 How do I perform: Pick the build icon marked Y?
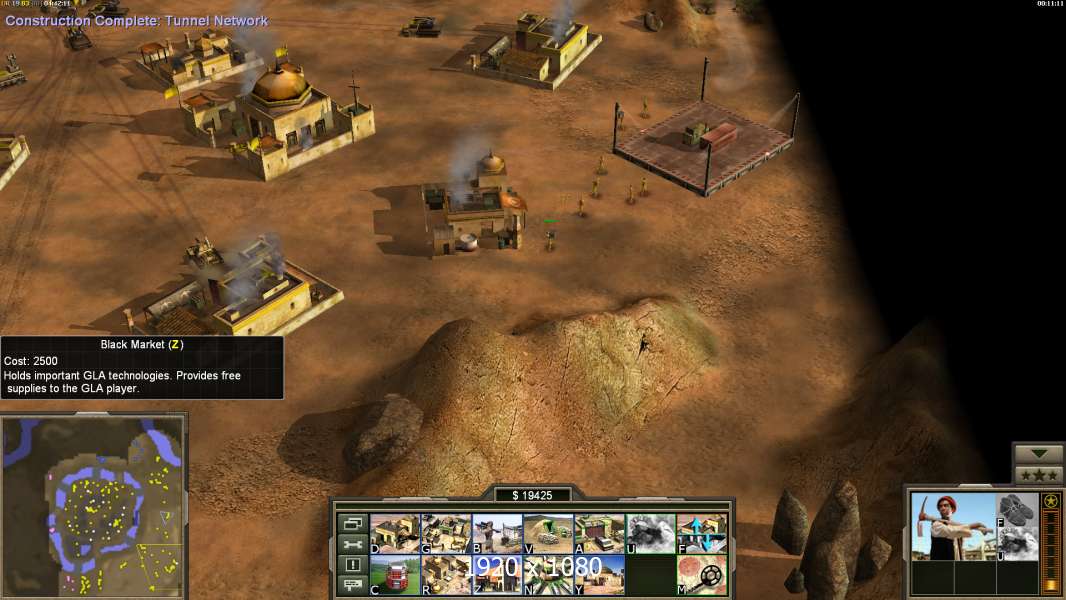point(599,574)
